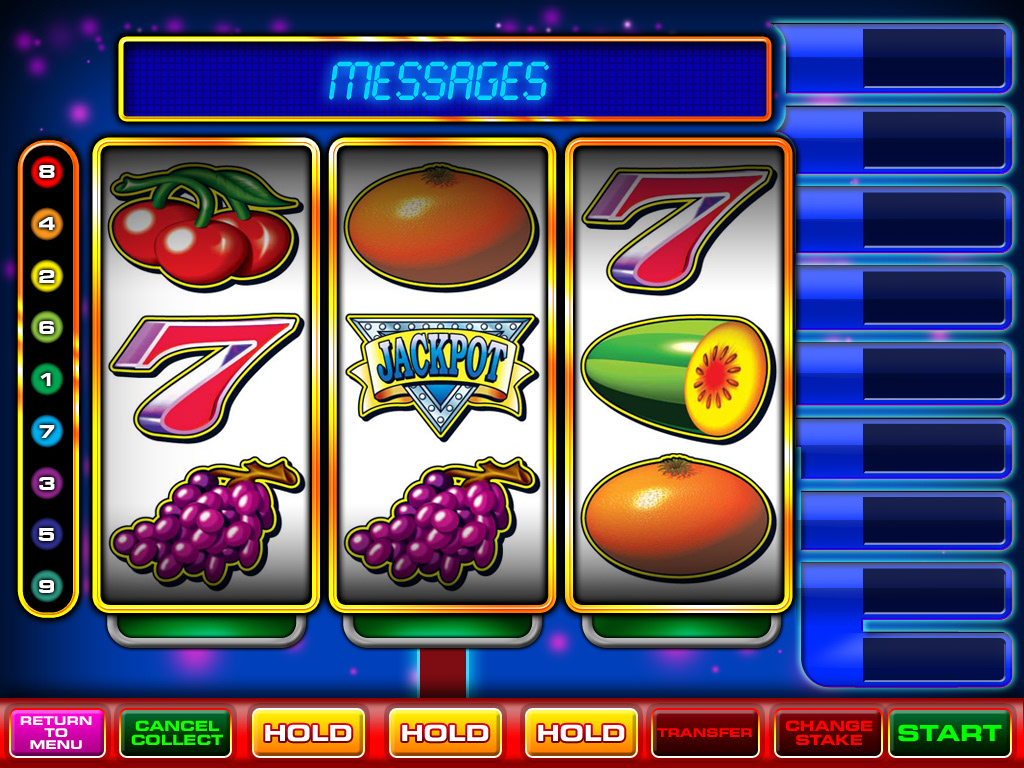Activate the middle HOLD button

pyautogui.click(x=444, y=733)
